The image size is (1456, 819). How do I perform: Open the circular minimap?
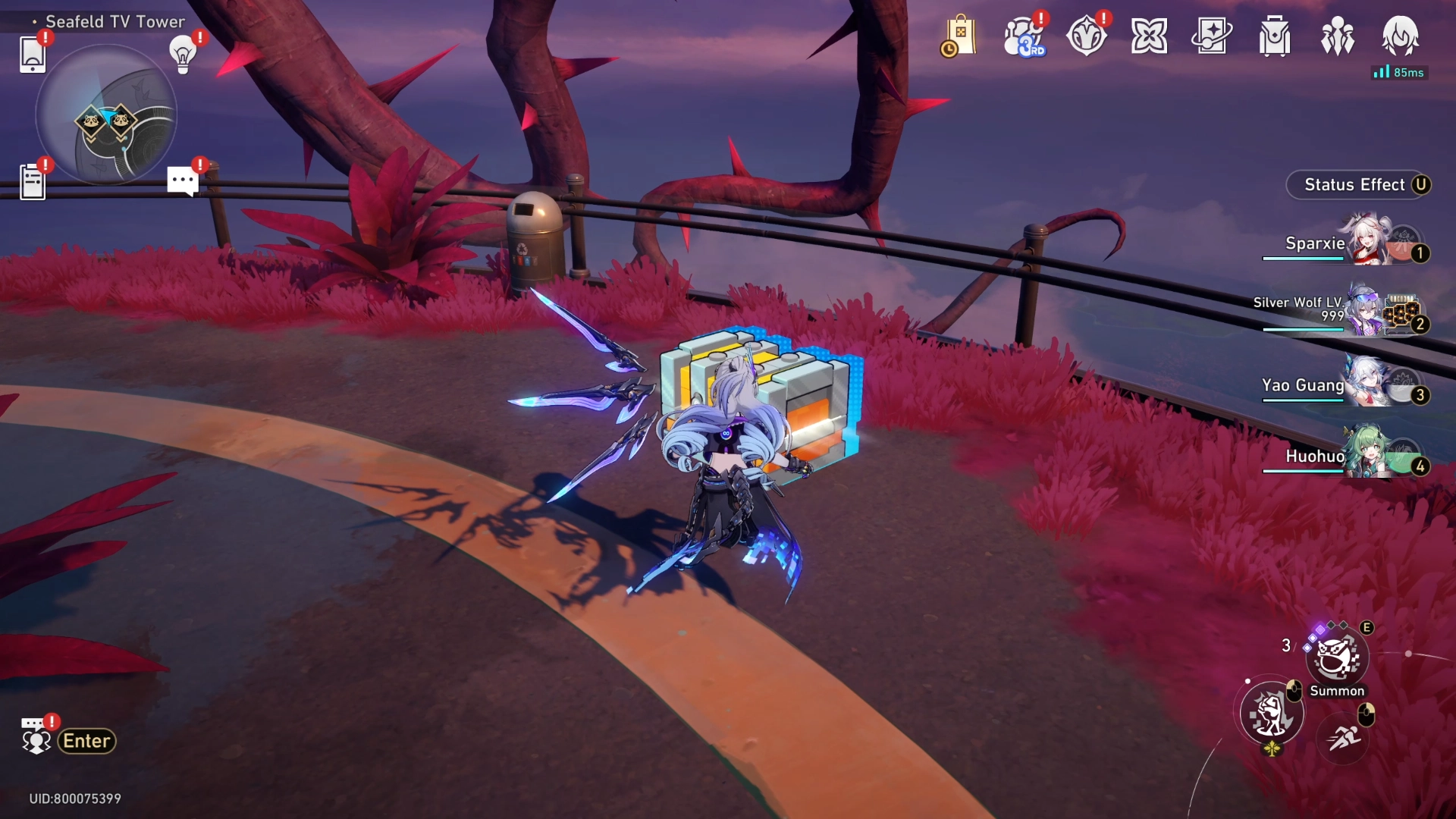(x=106, y=115)
